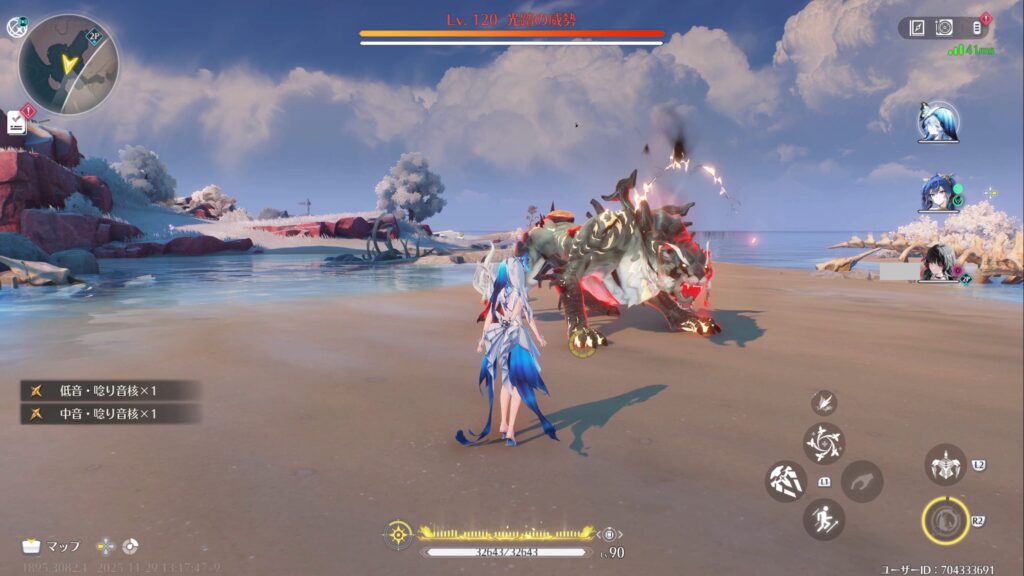
Task: Use the horned beast echo skill
Action: tap(945, 465)
